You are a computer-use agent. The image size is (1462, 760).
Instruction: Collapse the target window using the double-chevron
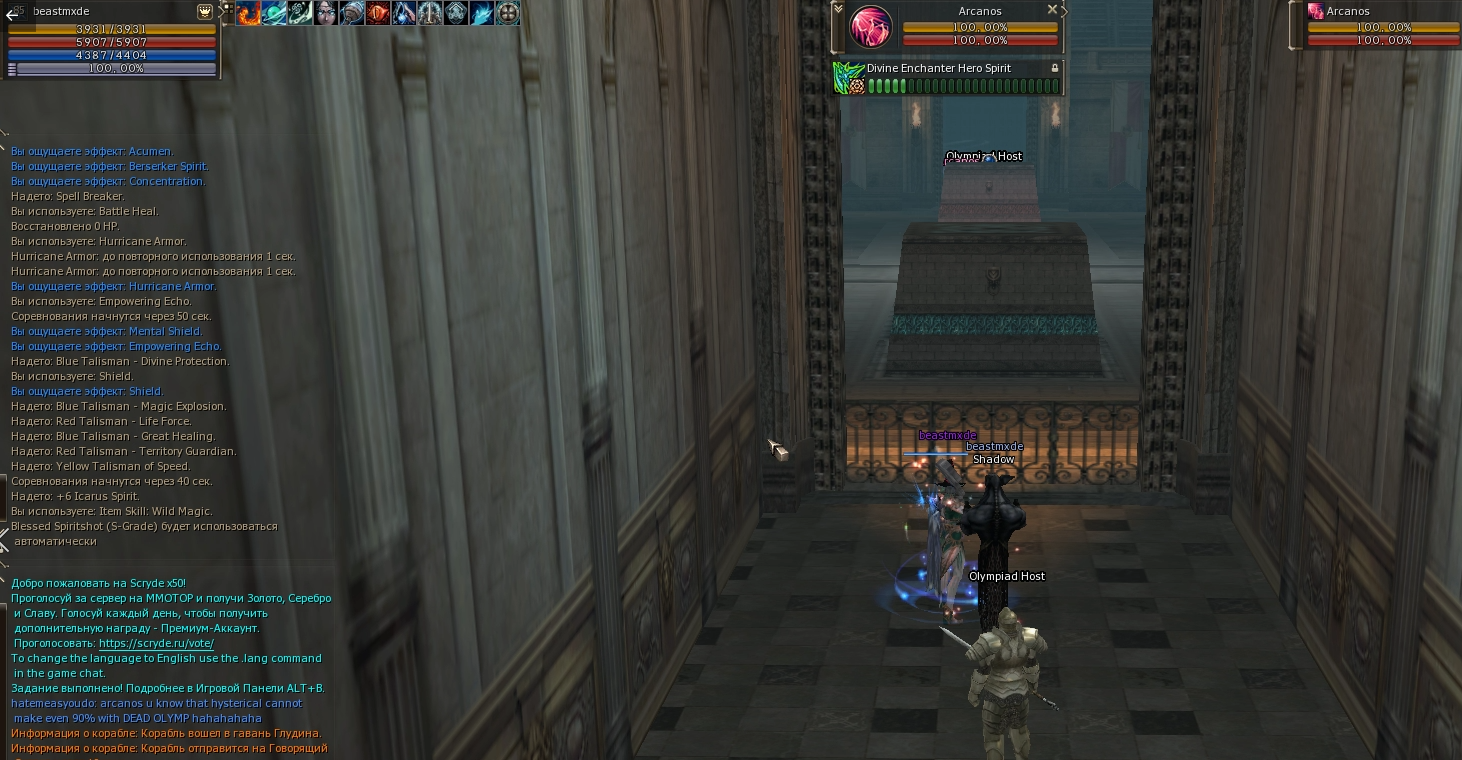(x=838, y=11)
